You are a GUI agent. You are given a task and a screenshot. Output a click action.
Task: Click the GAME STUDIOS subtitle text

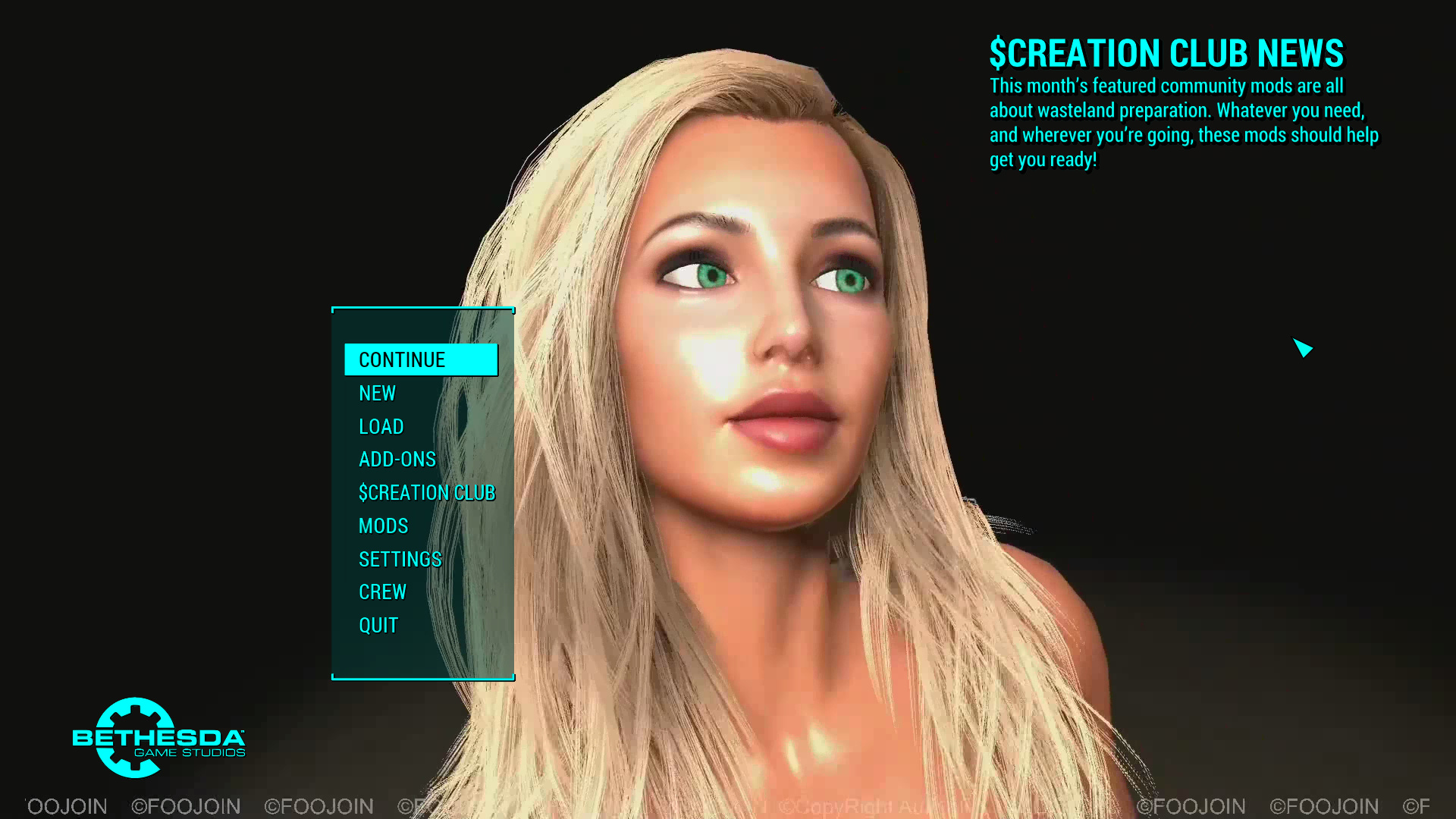click(x=188, y=753)
